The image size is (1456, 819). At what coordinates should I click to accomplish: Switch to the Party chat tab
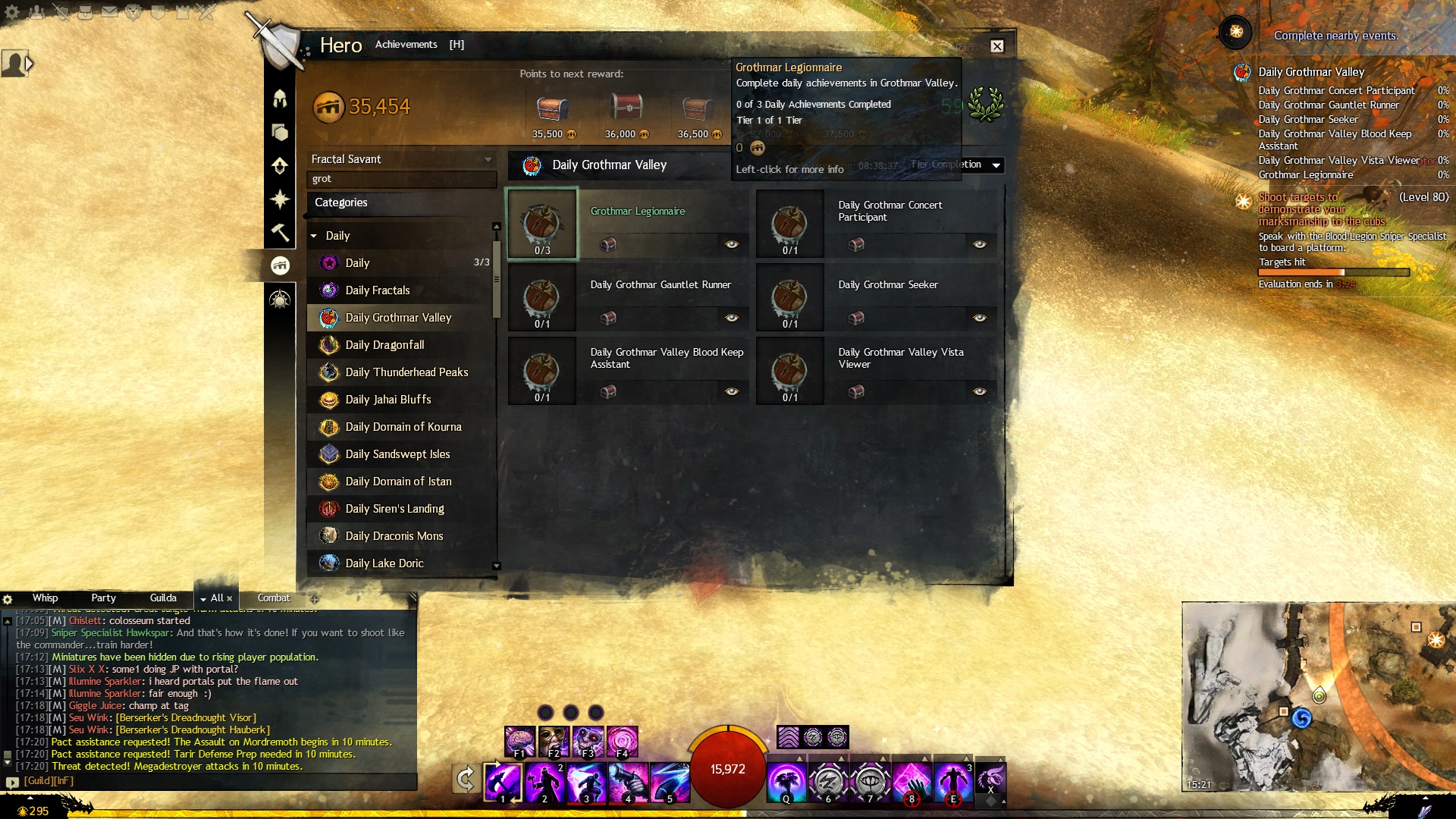coord(103,598)
